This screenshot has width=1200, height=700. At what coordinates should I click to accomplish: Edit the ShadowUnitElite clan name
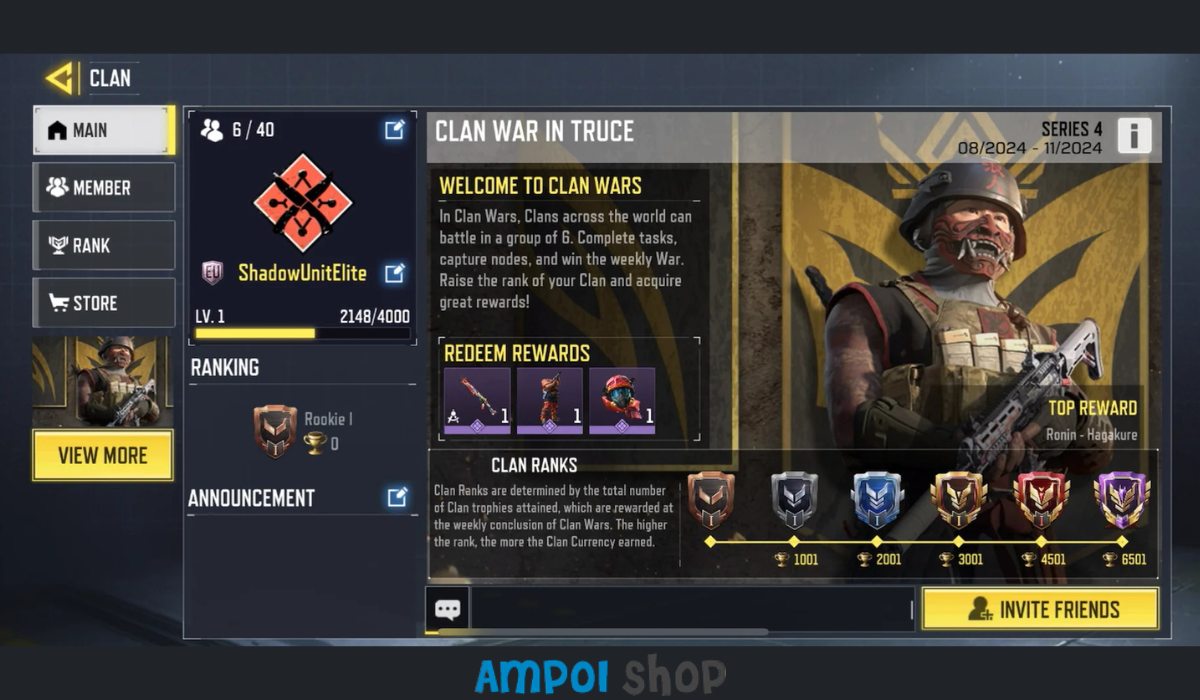[x=395, y=272]
